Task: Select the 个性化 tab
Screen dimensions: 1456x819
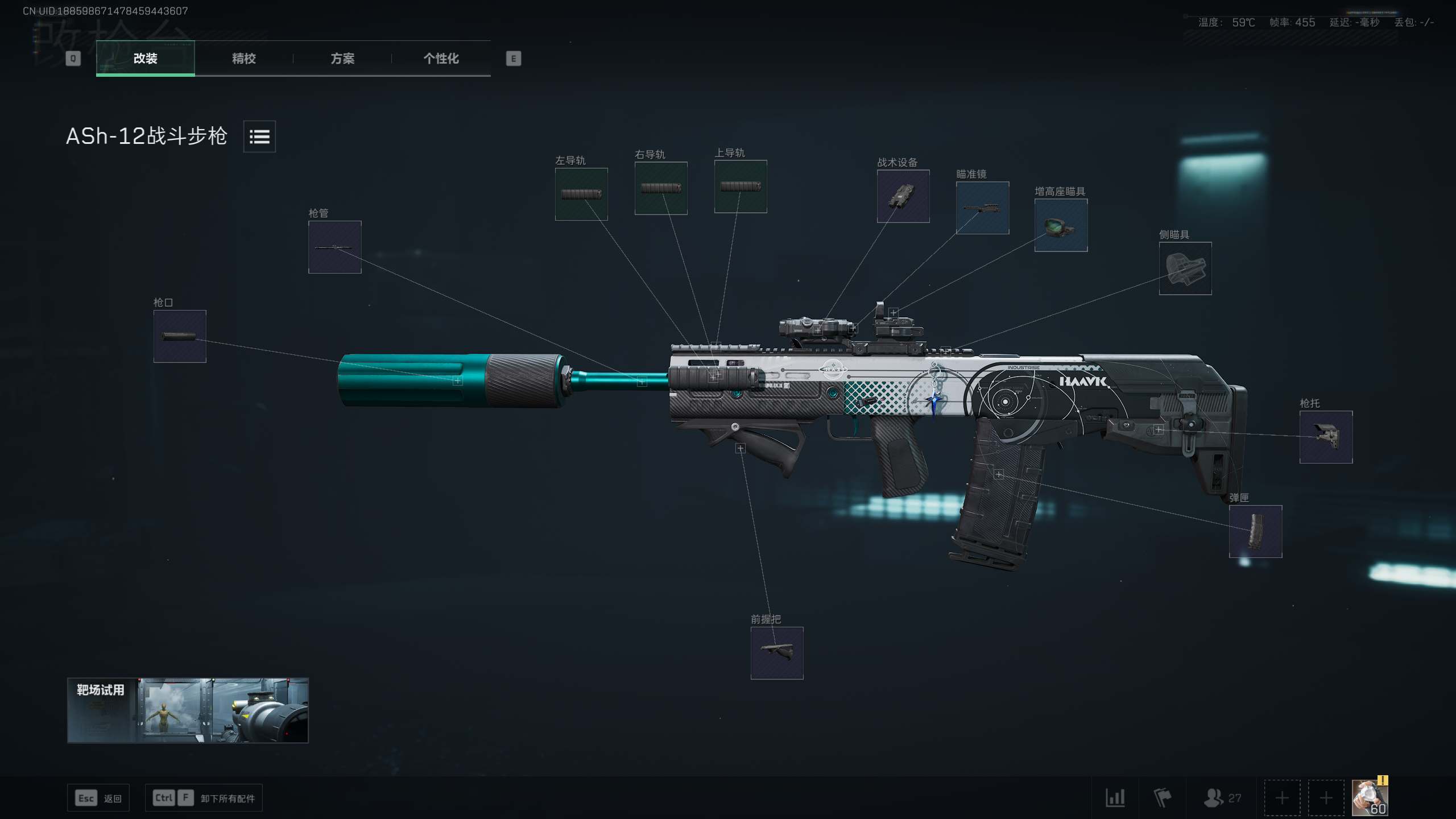Action: (441, 59)
